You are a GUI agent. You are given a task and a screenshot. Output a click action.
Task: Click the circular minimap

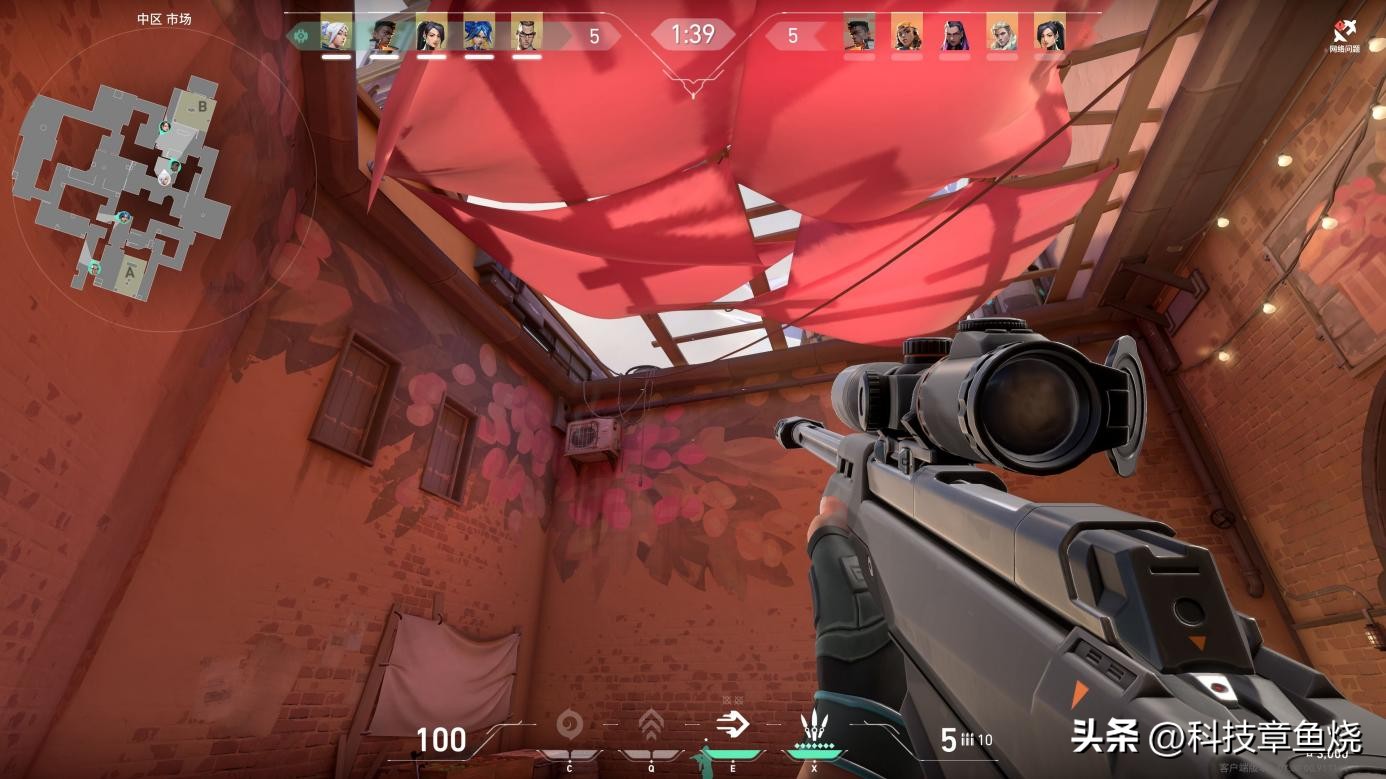pos(165,180)
